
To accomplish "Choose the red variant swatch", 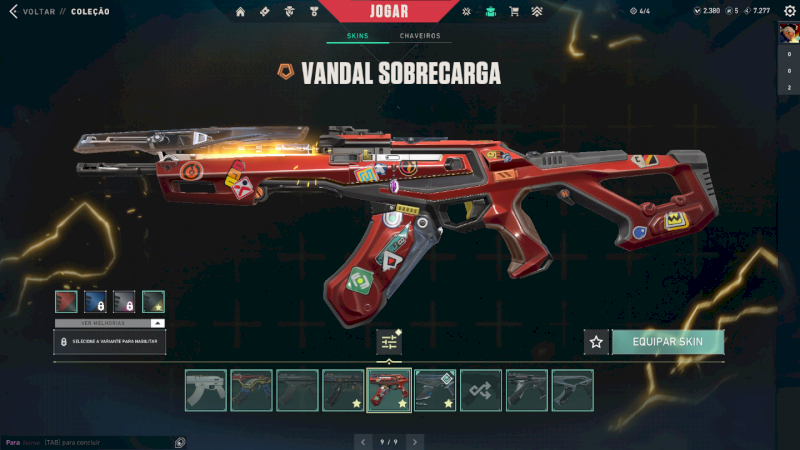I will tap(66, 302).
